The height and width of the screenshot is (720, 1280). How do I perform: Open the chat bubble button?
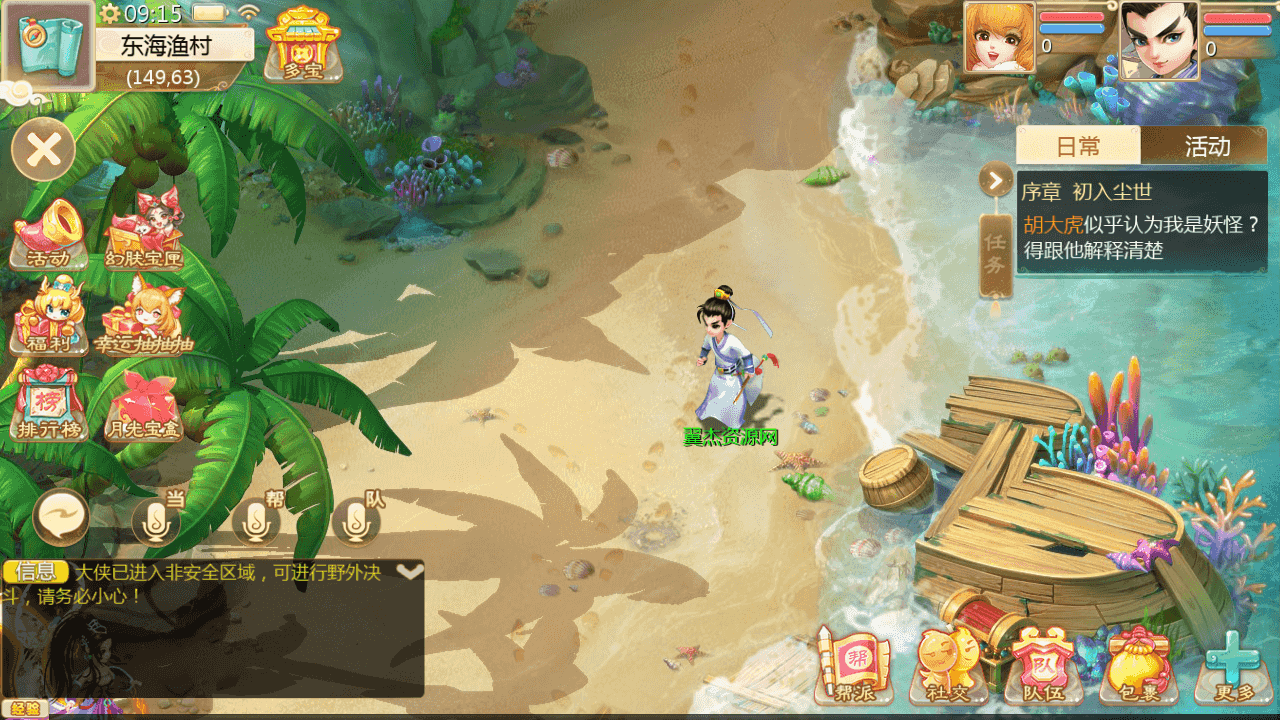click(61, 518)
